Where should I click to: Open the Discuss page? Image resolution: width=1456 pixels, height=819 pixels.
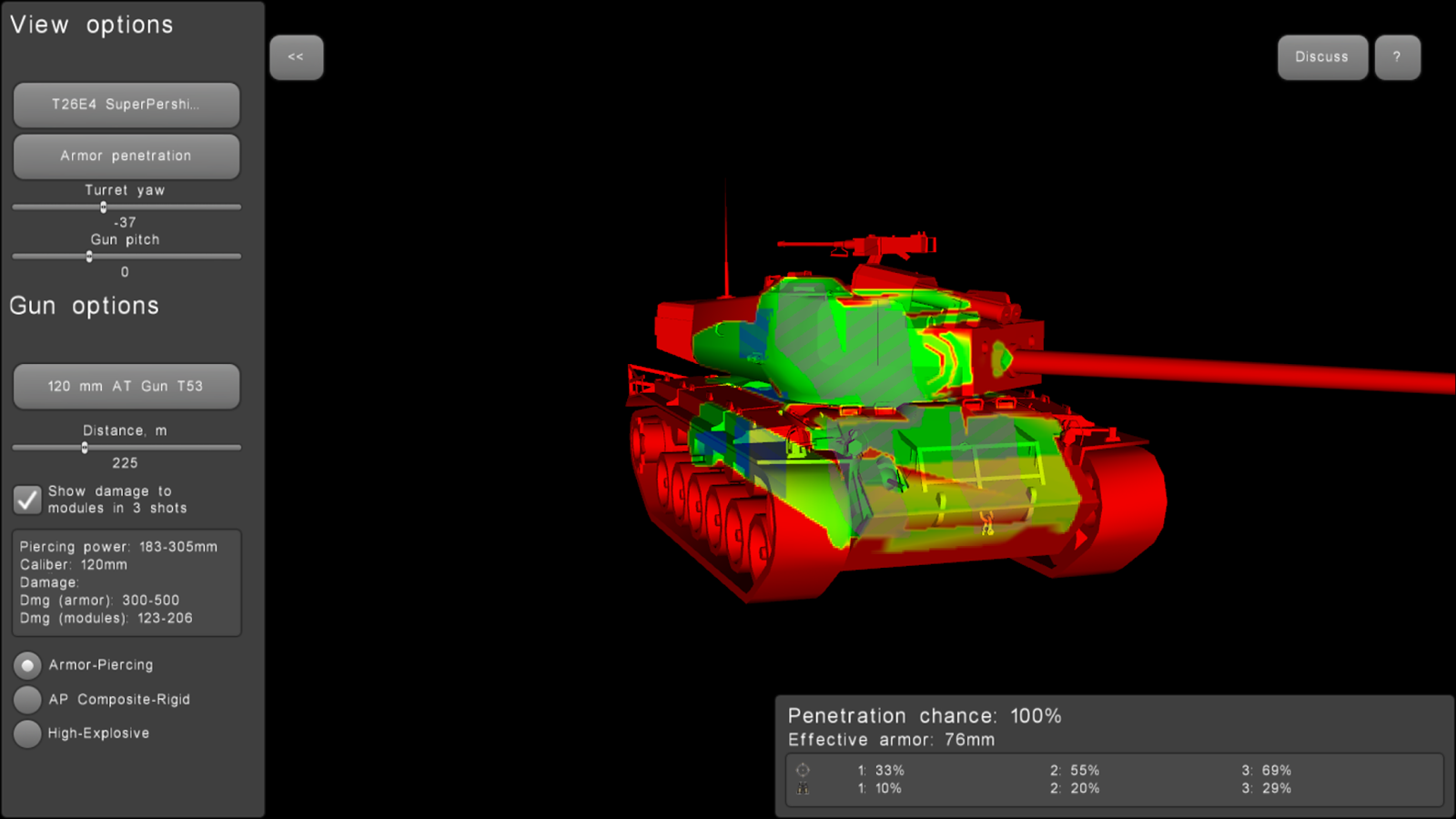tap(1322, 56)
